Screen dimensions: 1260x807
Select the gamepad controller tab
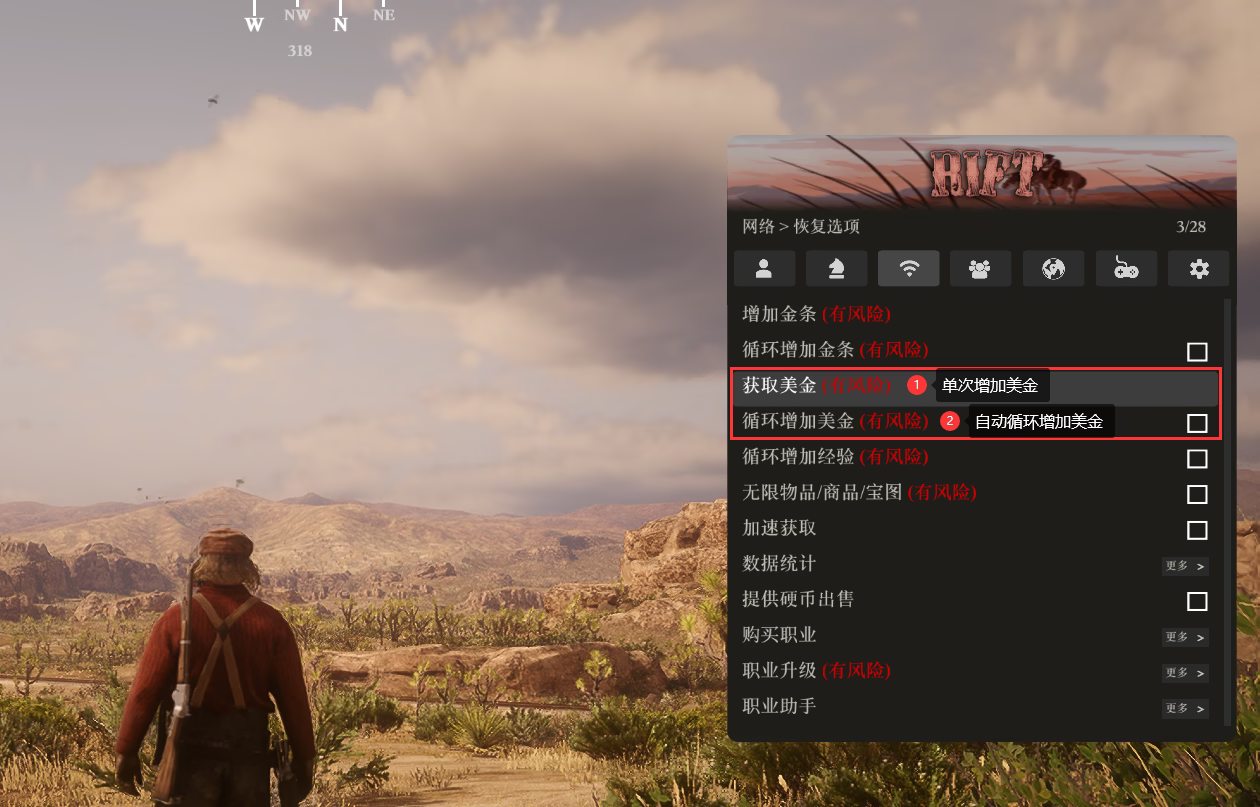click(x=1126, y=268)
